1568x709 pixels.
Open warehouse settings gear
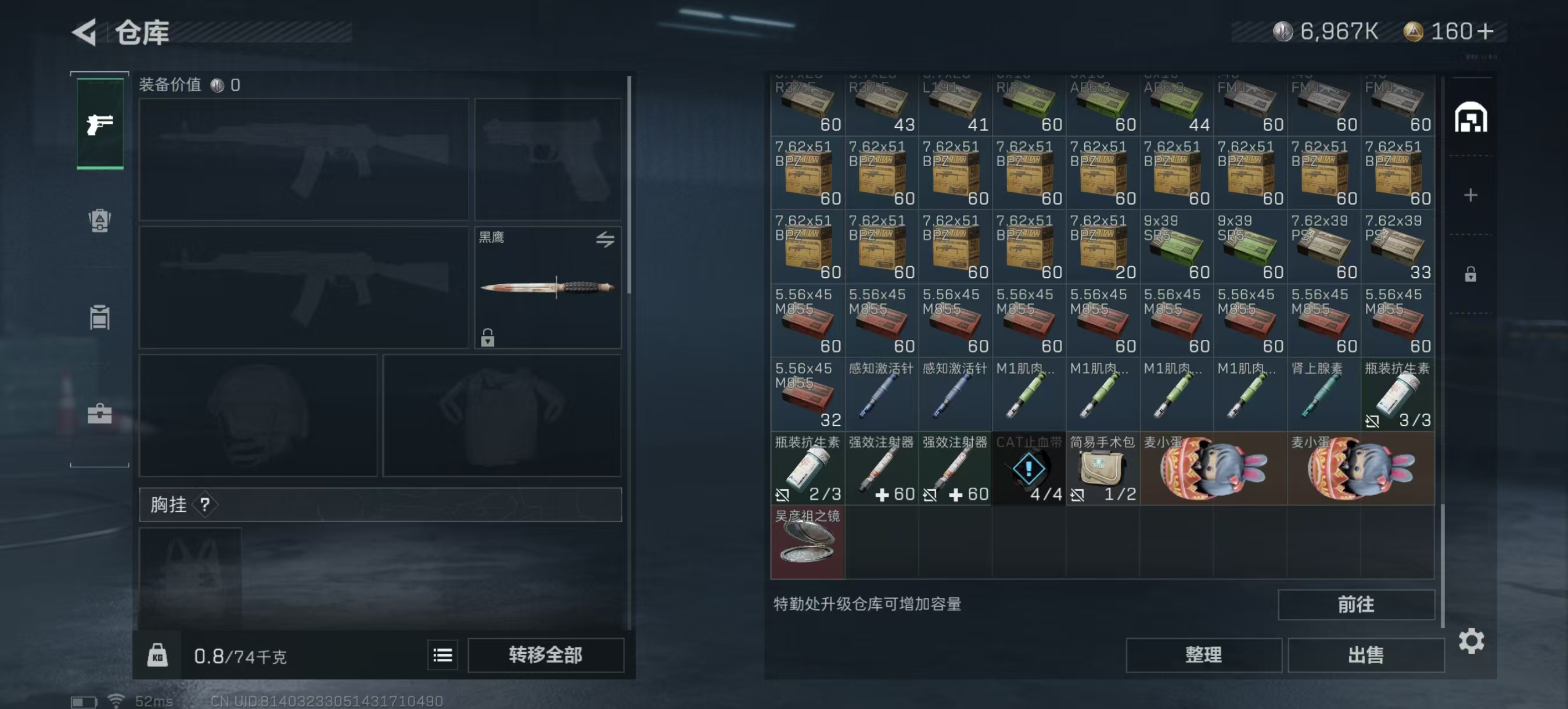pyautogui.click(x=1470, y=641)
